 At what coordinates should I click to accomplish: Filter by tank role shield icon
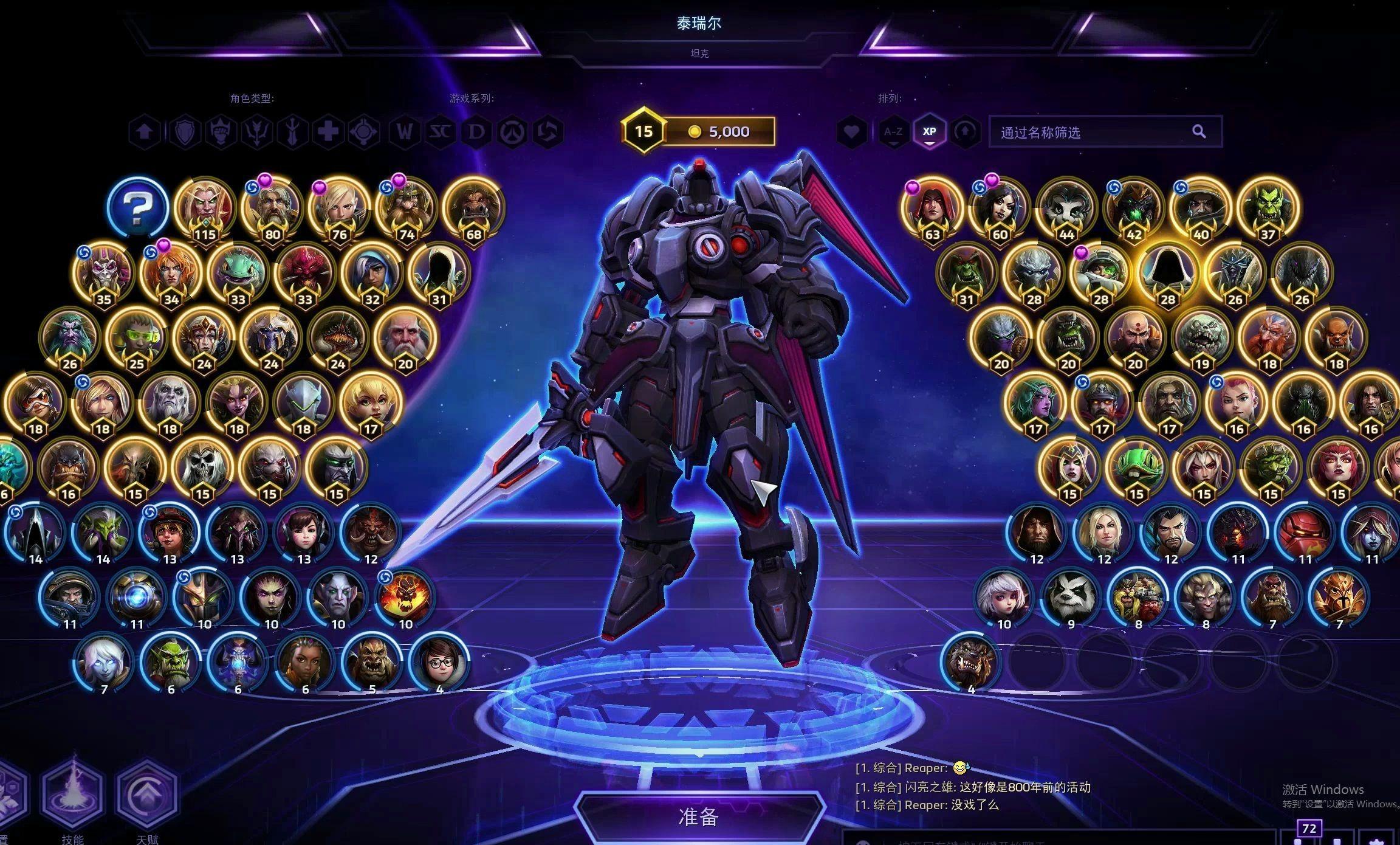click(184, 132)
